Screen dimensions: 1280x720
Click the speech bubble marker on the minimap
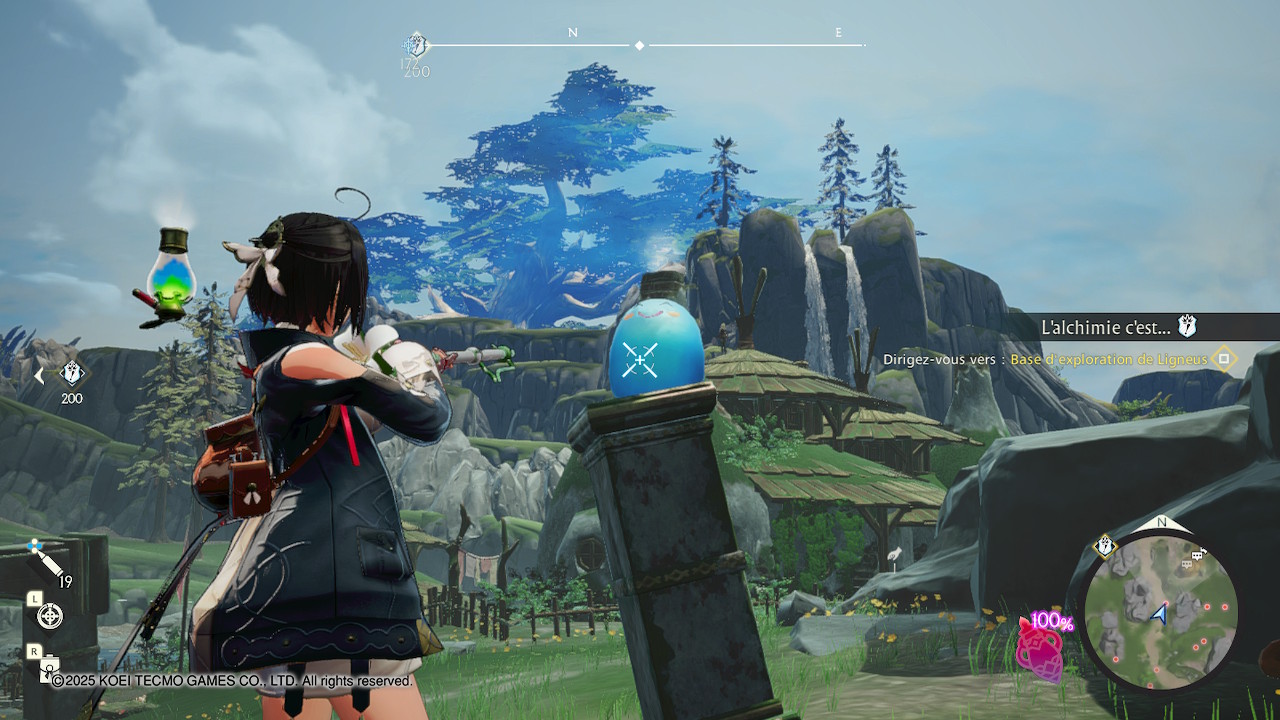pyautogui.click(x=1199, y=553)
